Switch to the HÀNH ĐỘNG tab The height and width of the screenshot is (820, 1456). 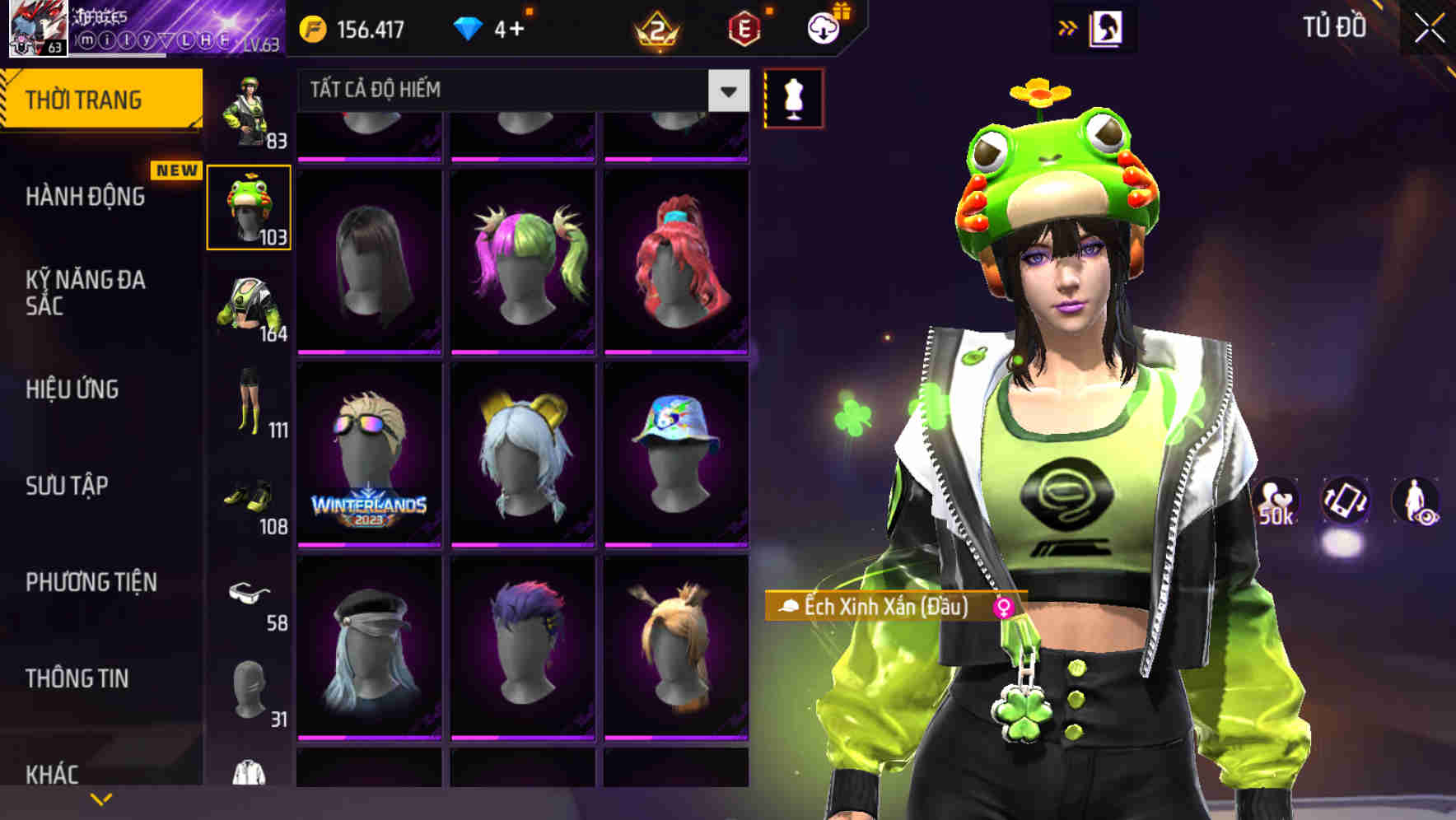point(86,197)
